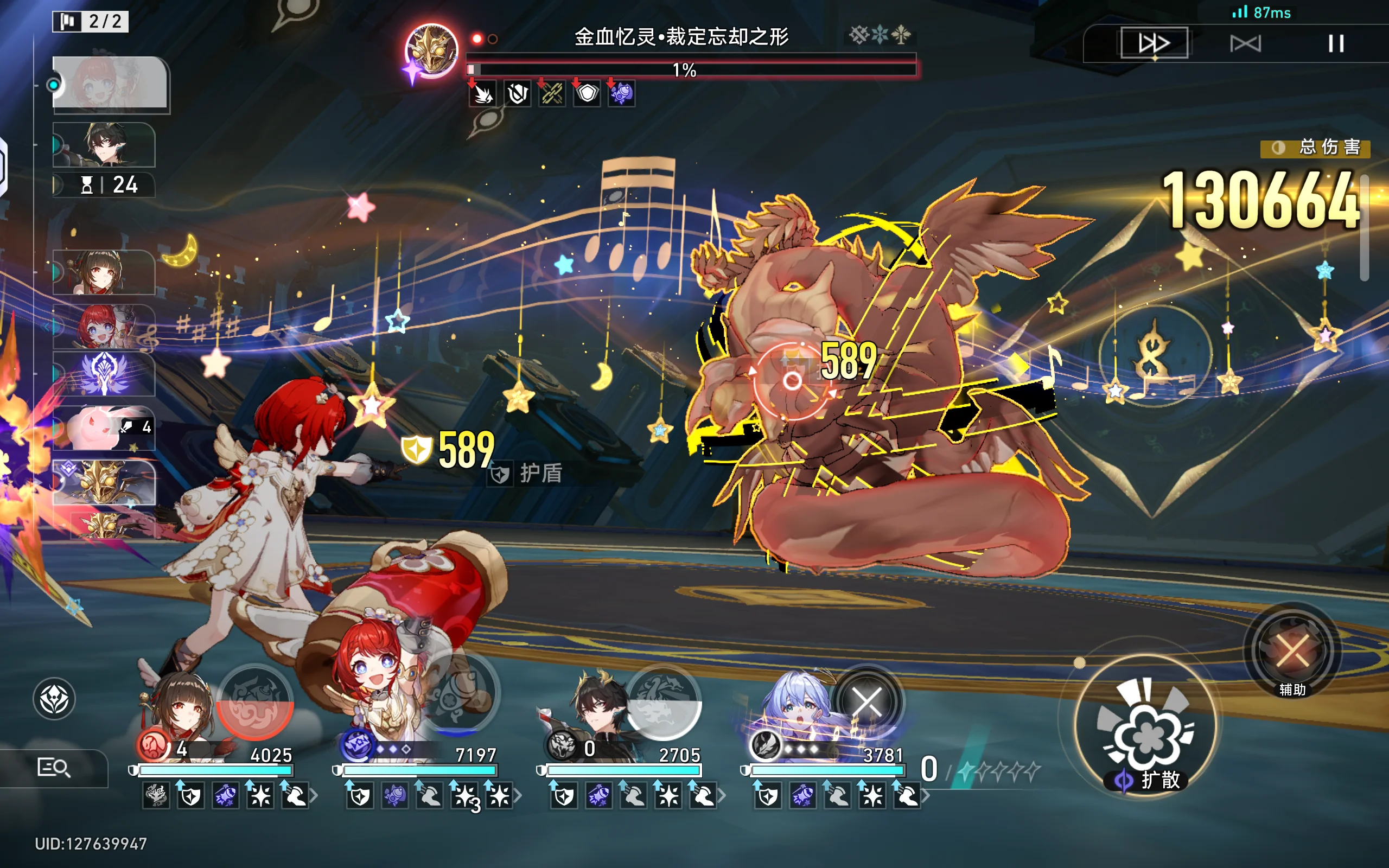Screen dimensions: 1389x868
Task: Open the battle details magnifier panel
Action: click(x=53, y=768)
